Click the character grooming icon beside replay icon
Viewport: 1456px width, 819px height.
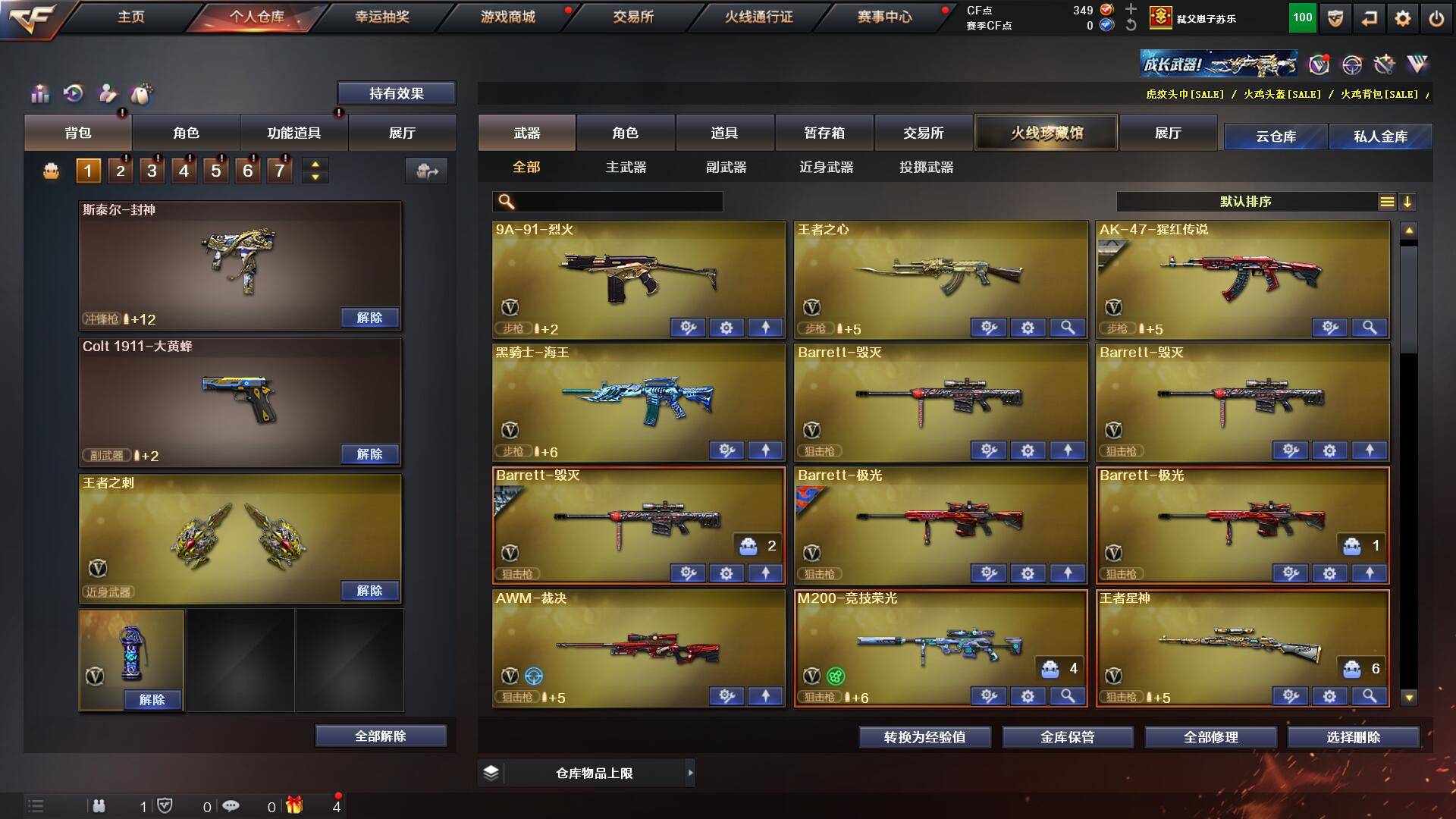pyautogui.click(x=108, y=94)
